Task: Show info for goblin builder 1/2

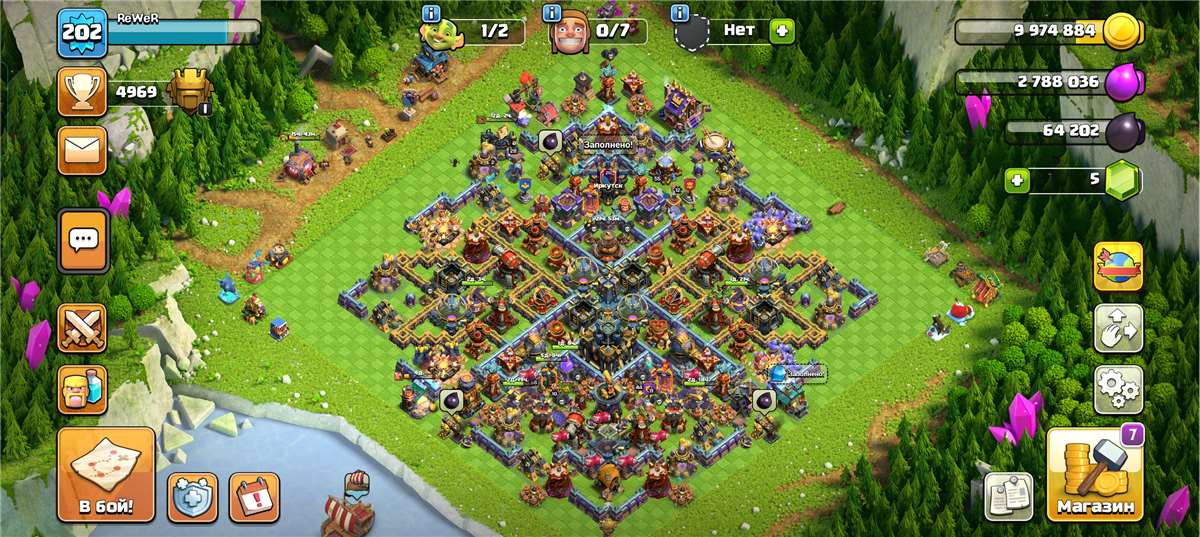Action: 432,14
